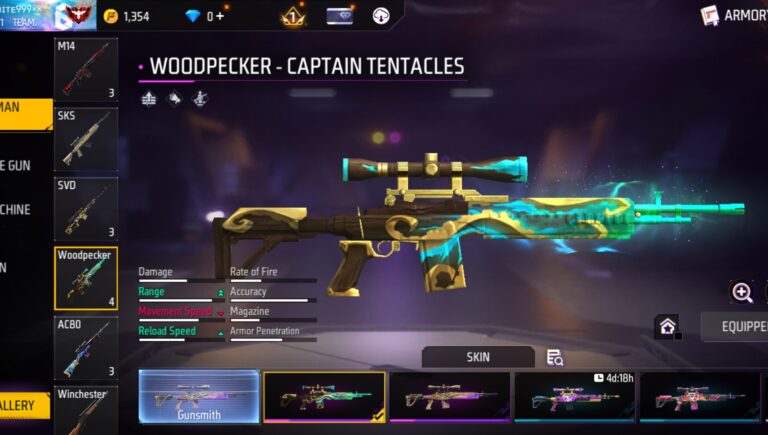This screenshot has height=435, width=768.
Task: Pick the Woodpecker weapon slot
Action: coord(85,278)
